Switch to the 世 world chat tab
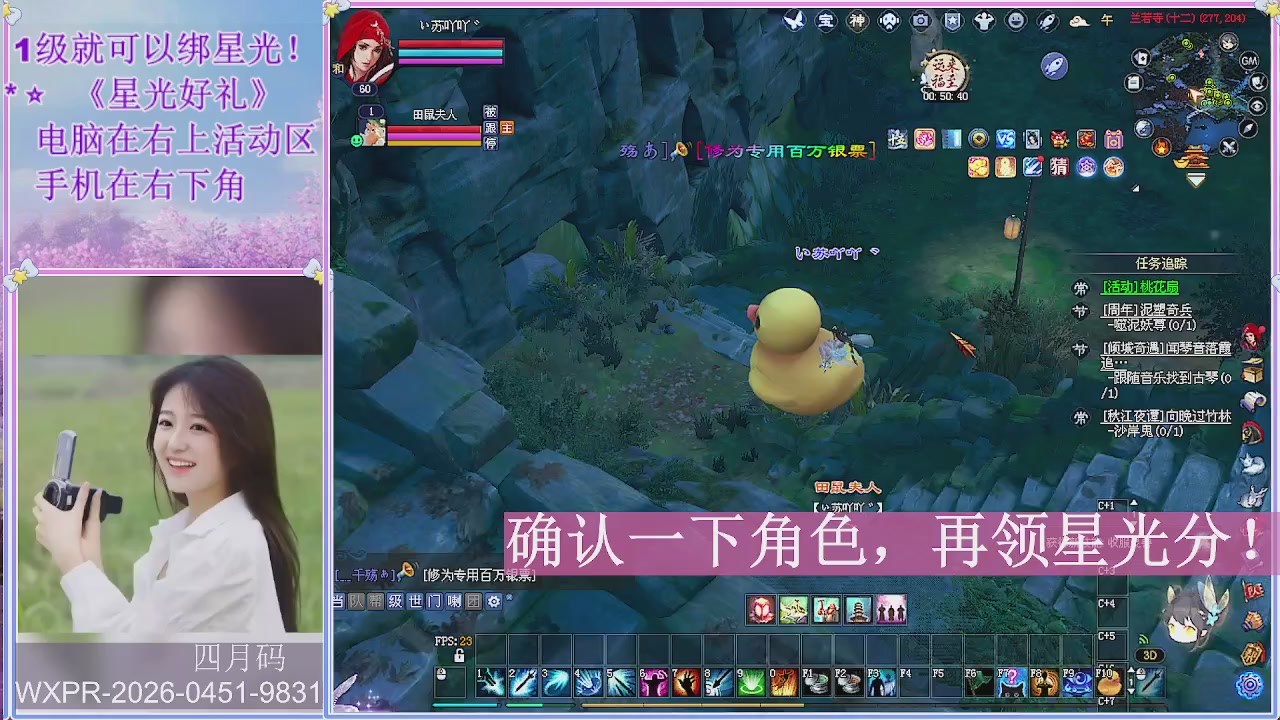Screen dimensions: 1280x720 414,601
